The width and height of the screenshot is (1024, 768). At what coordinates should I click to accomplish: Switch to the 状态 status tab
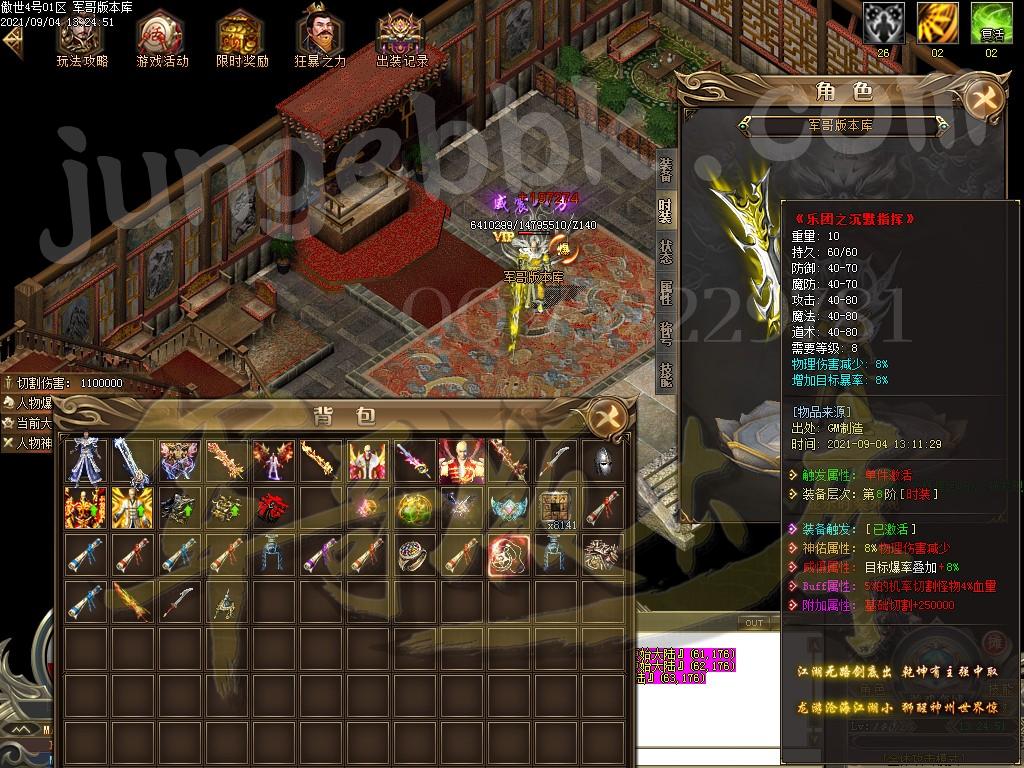tap(666, 251)
